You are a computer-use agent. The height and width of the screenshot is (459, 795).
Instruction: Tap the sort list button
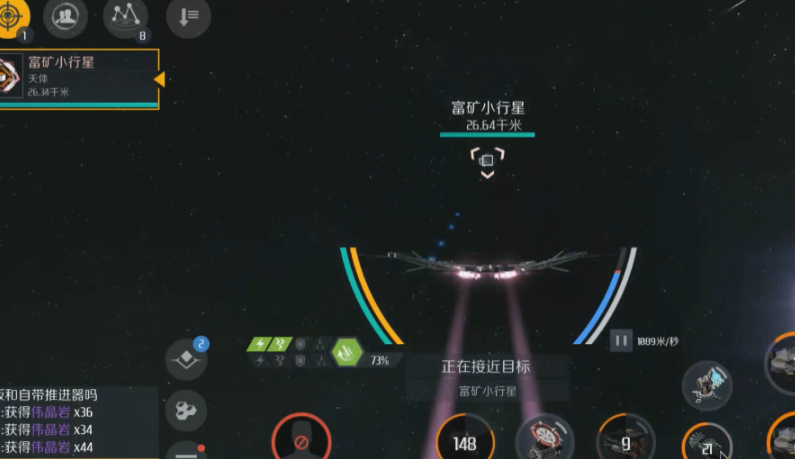[x=188, y=15]
